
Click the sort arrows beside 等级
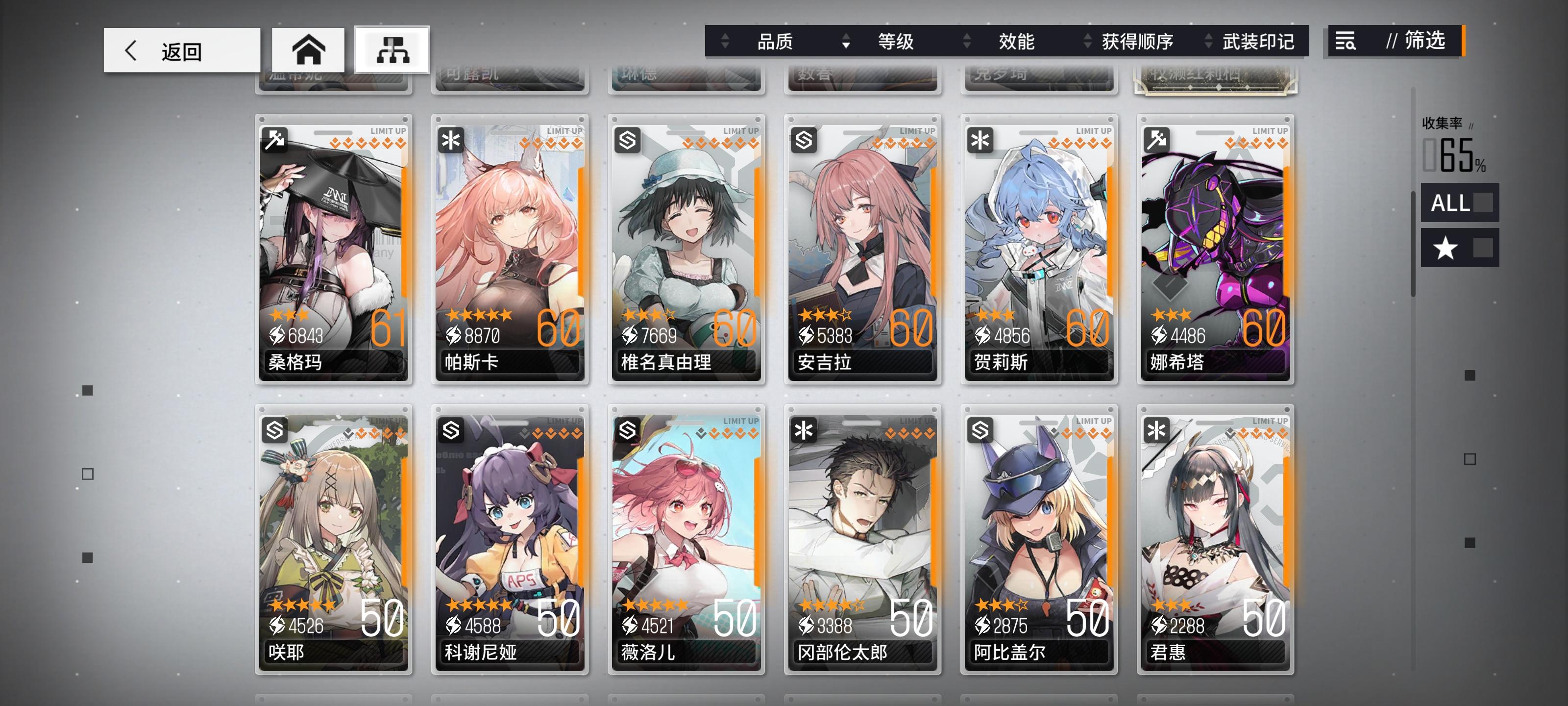pos(847,41)
